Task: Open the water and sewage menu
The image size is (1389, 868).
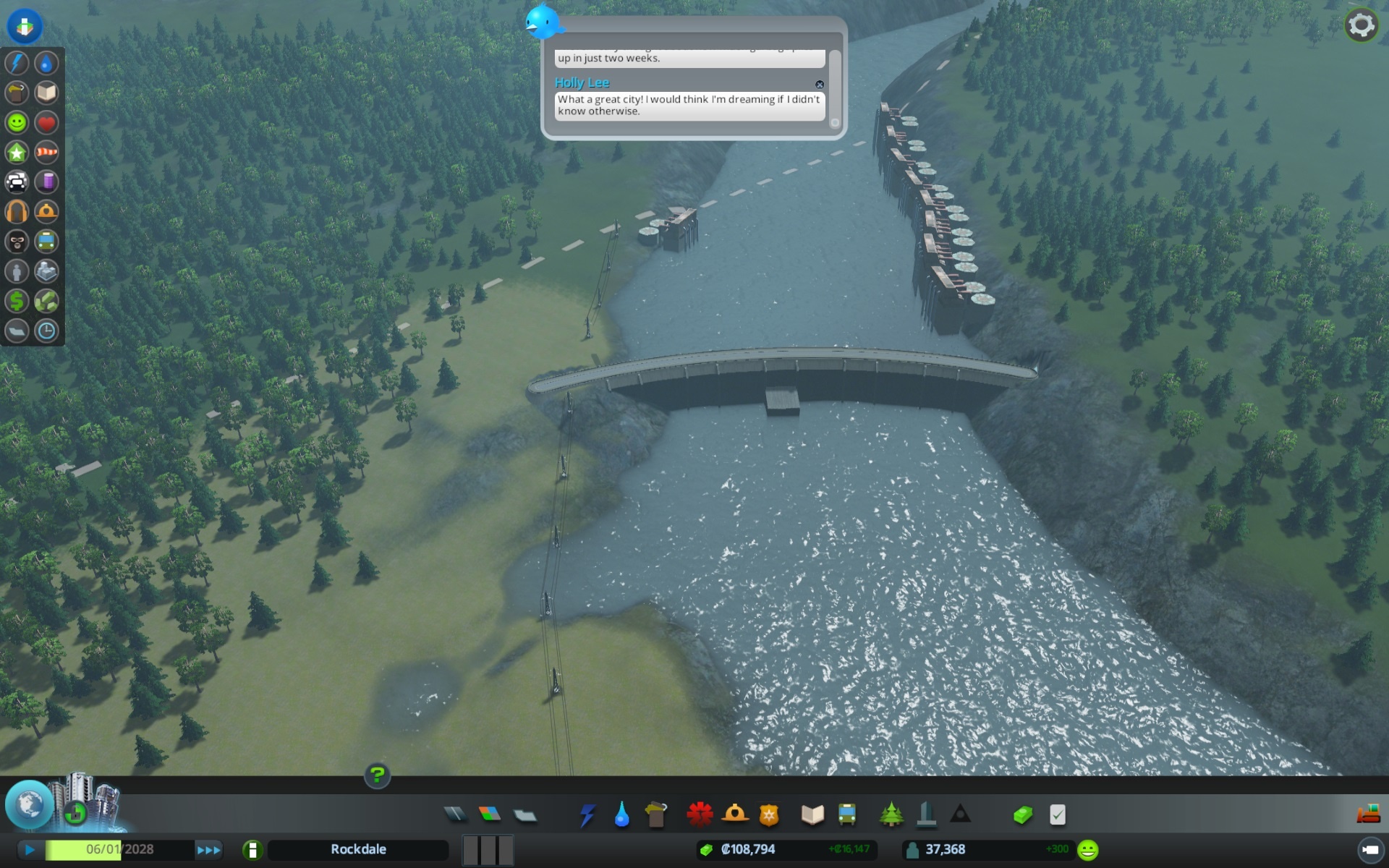Action: click(x=621, y=814)
